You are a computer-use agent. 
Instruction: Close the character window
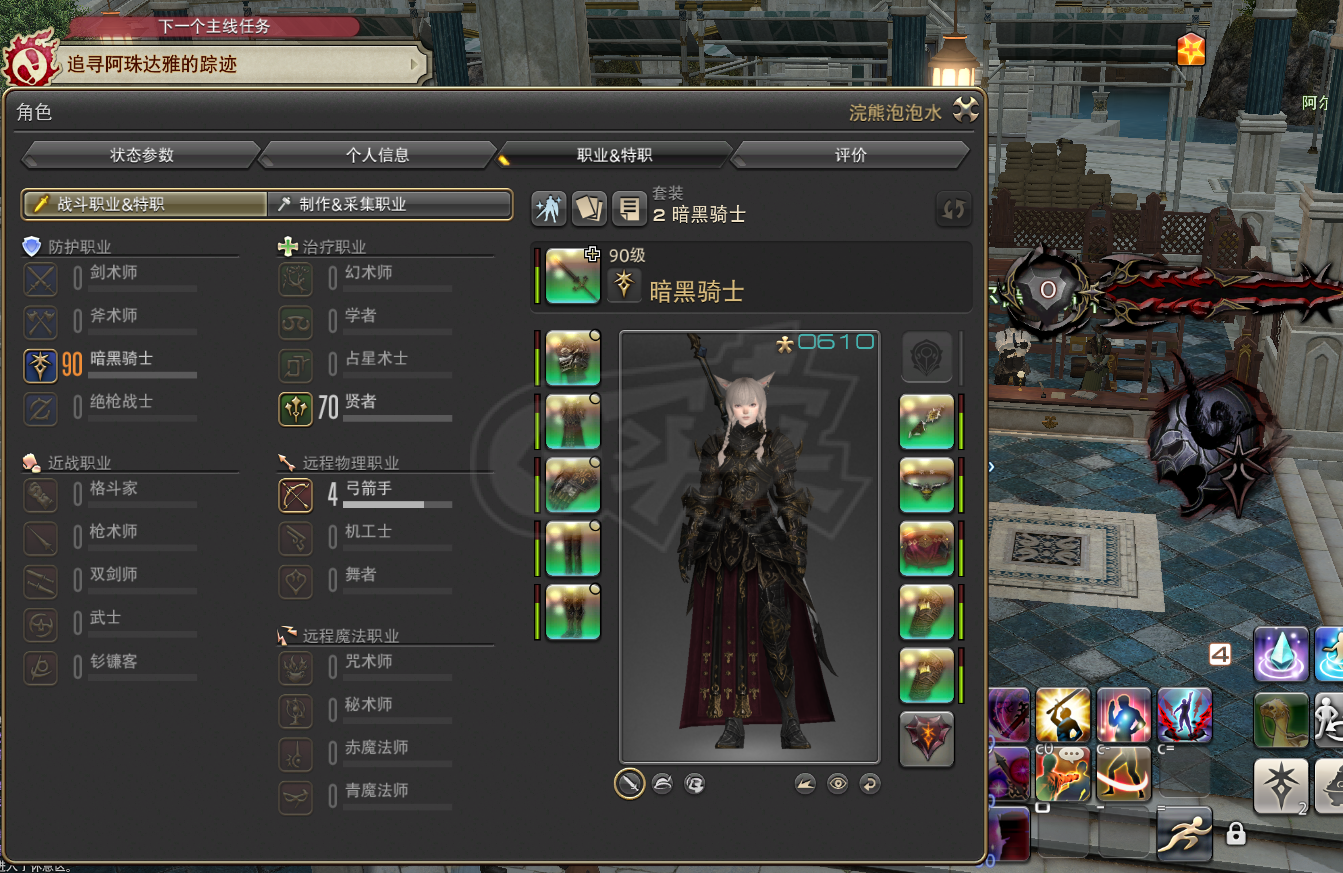[x=965, y=110]
